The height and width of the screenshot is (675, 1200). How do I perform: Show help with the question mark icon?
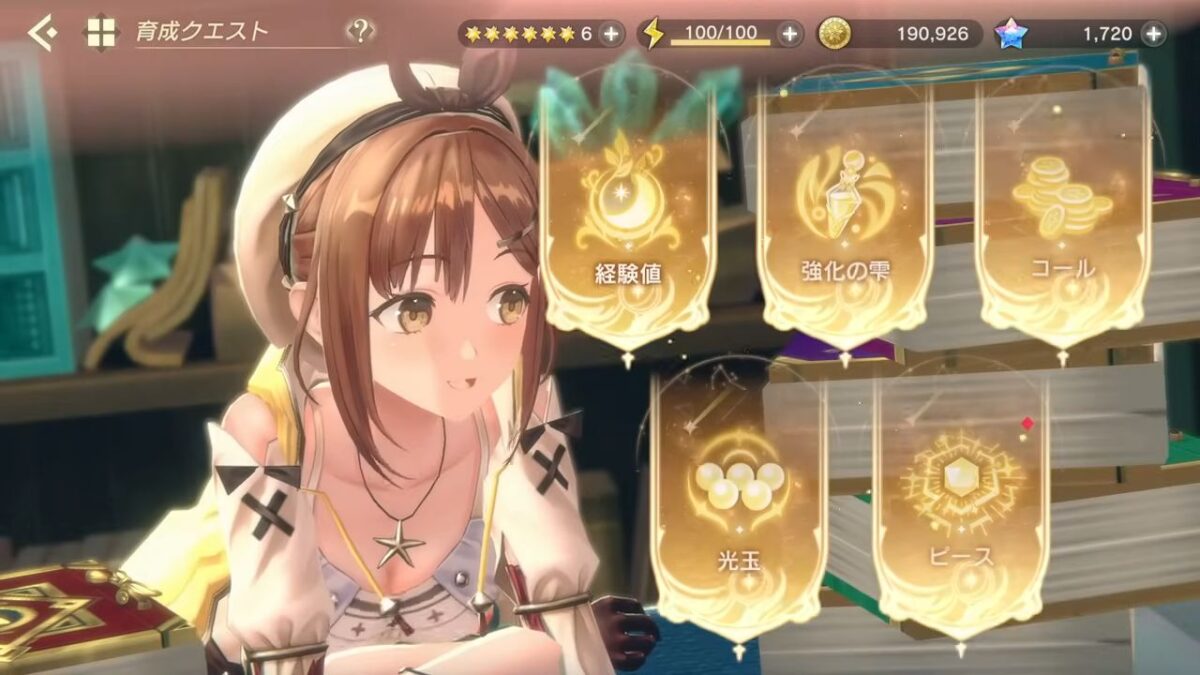coord(360,32)
